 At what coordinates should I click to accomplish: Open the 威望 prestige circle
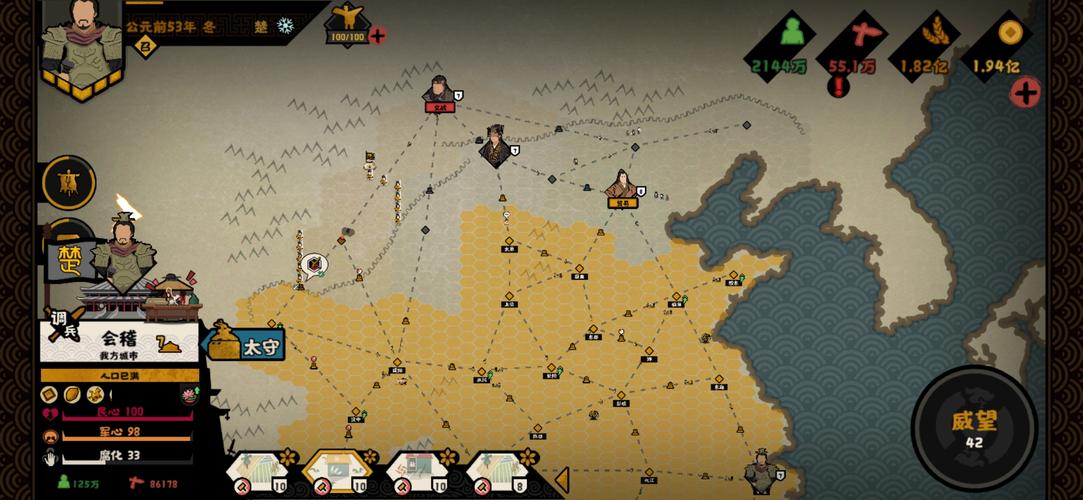point(973,427)
